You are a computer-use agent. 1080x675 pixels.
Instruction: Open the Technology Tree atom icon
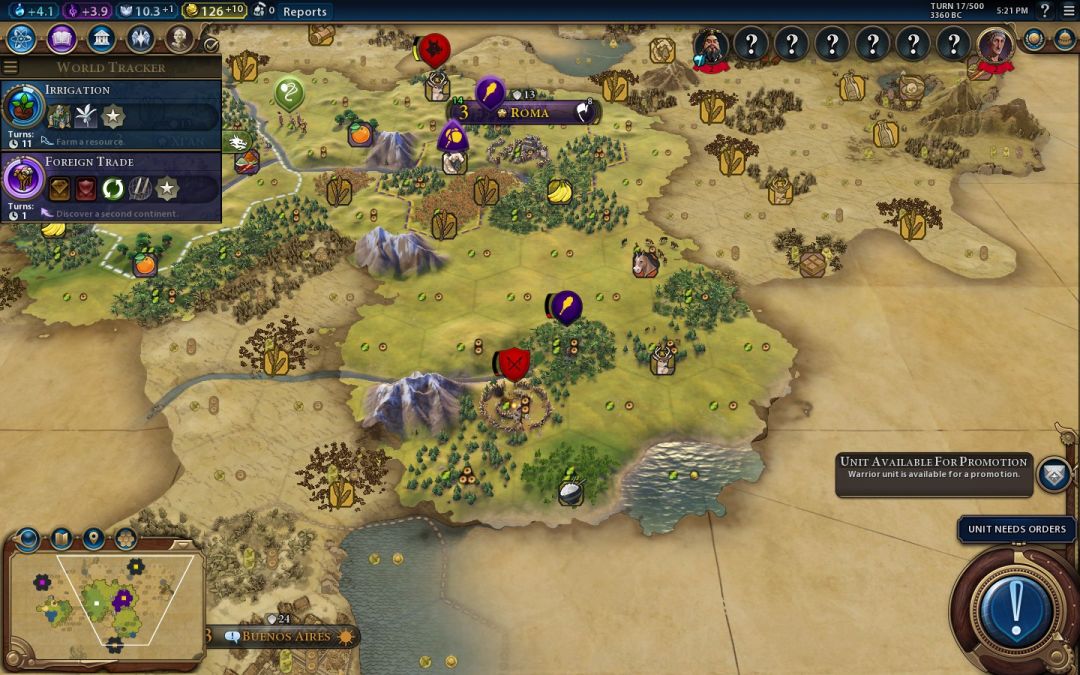click(x=22, y=39)
